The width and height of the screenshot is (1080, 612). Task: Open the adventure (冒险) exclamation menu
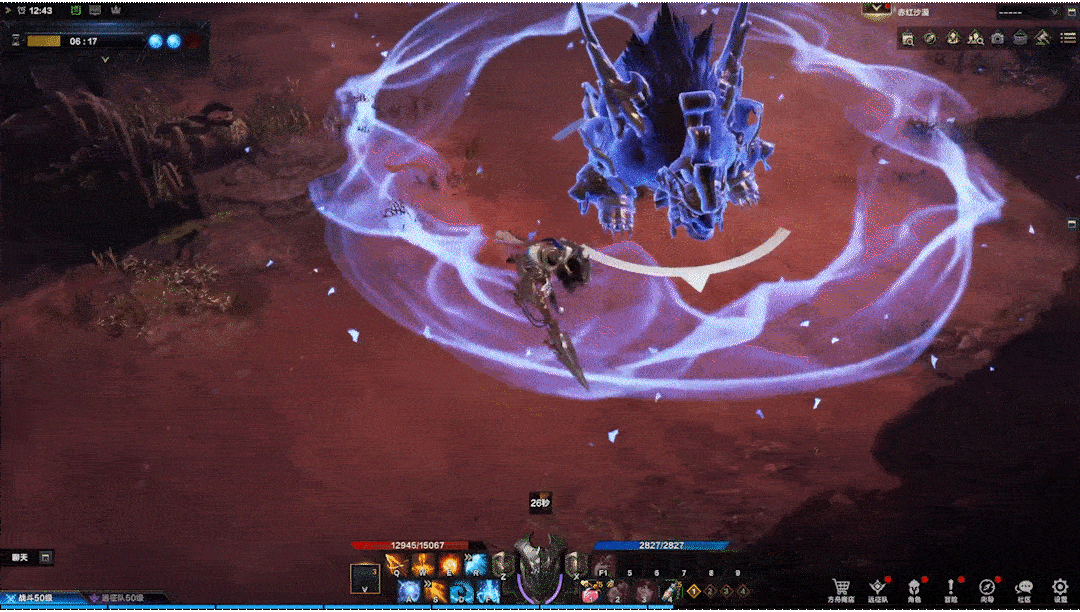(x=950, y=587)
